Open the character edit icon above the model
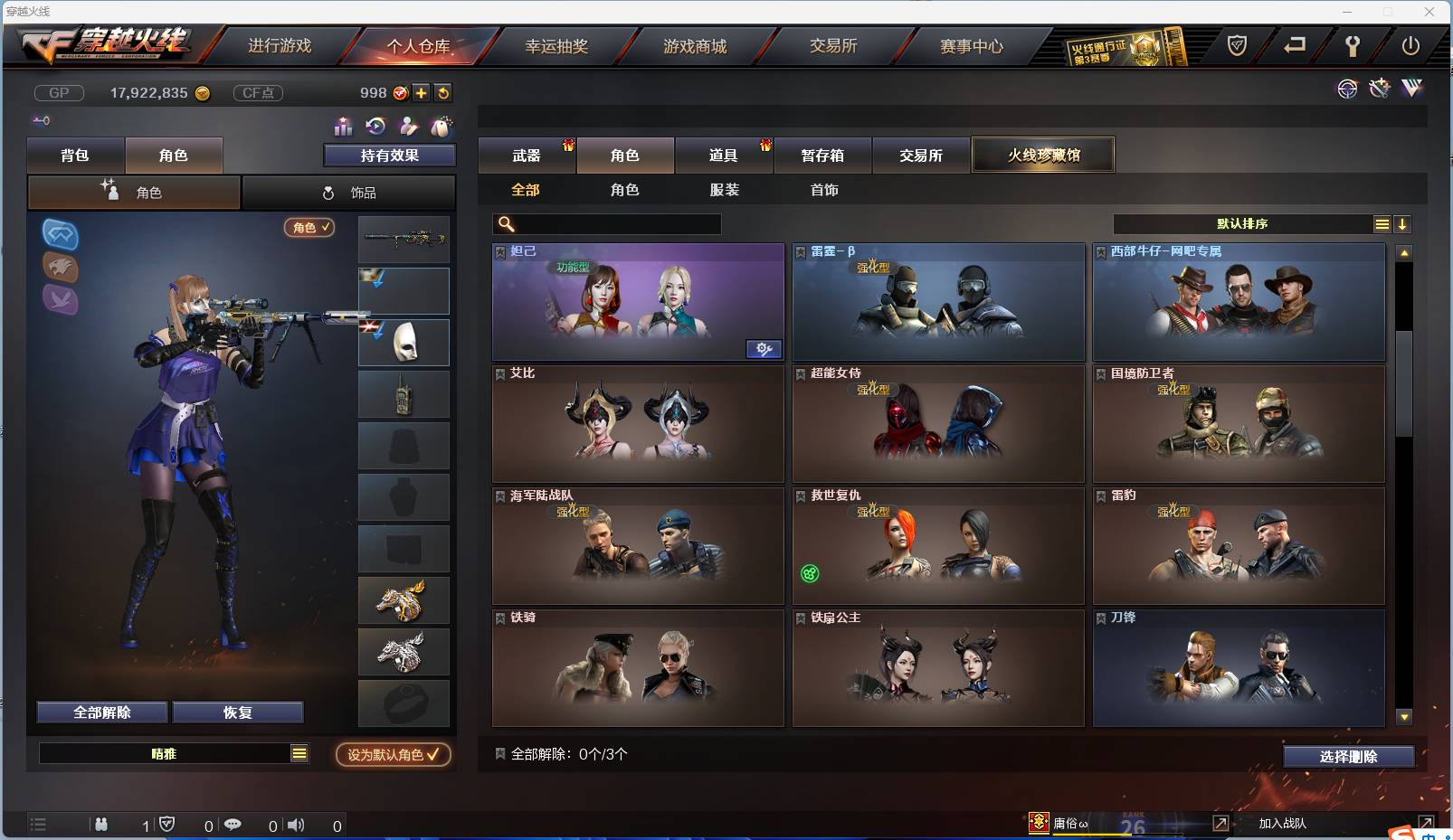The image size is (1453, 840). click(x=409, y=127)
